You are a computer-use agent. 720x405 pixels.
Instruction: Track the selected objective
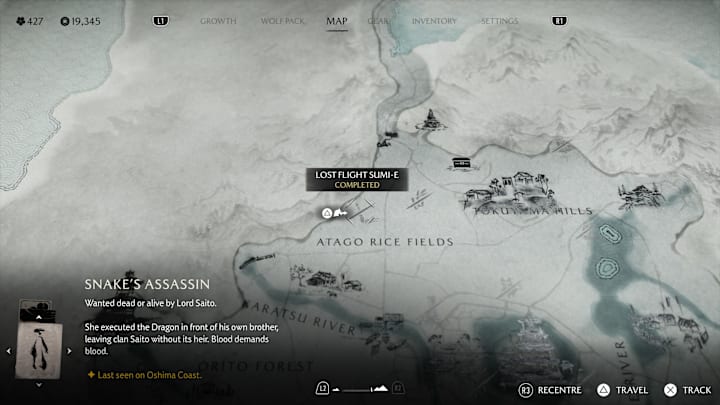click(688, 389)
